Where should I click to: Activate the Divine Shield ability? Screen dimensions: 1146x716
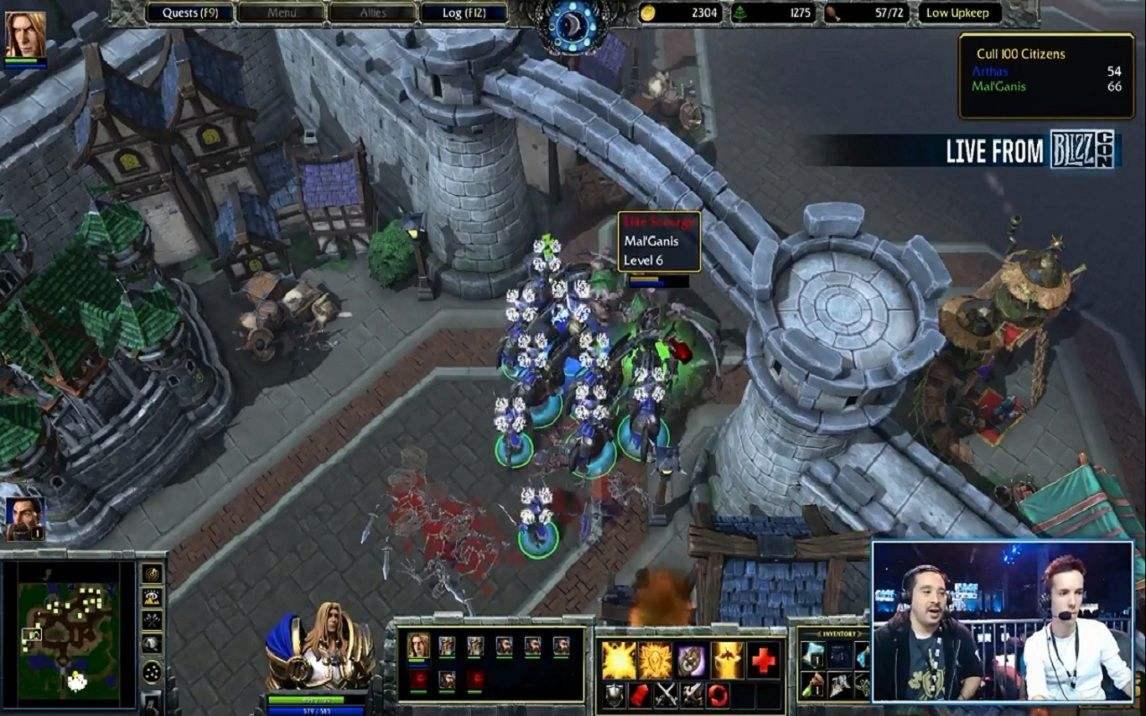click(654, 660)
